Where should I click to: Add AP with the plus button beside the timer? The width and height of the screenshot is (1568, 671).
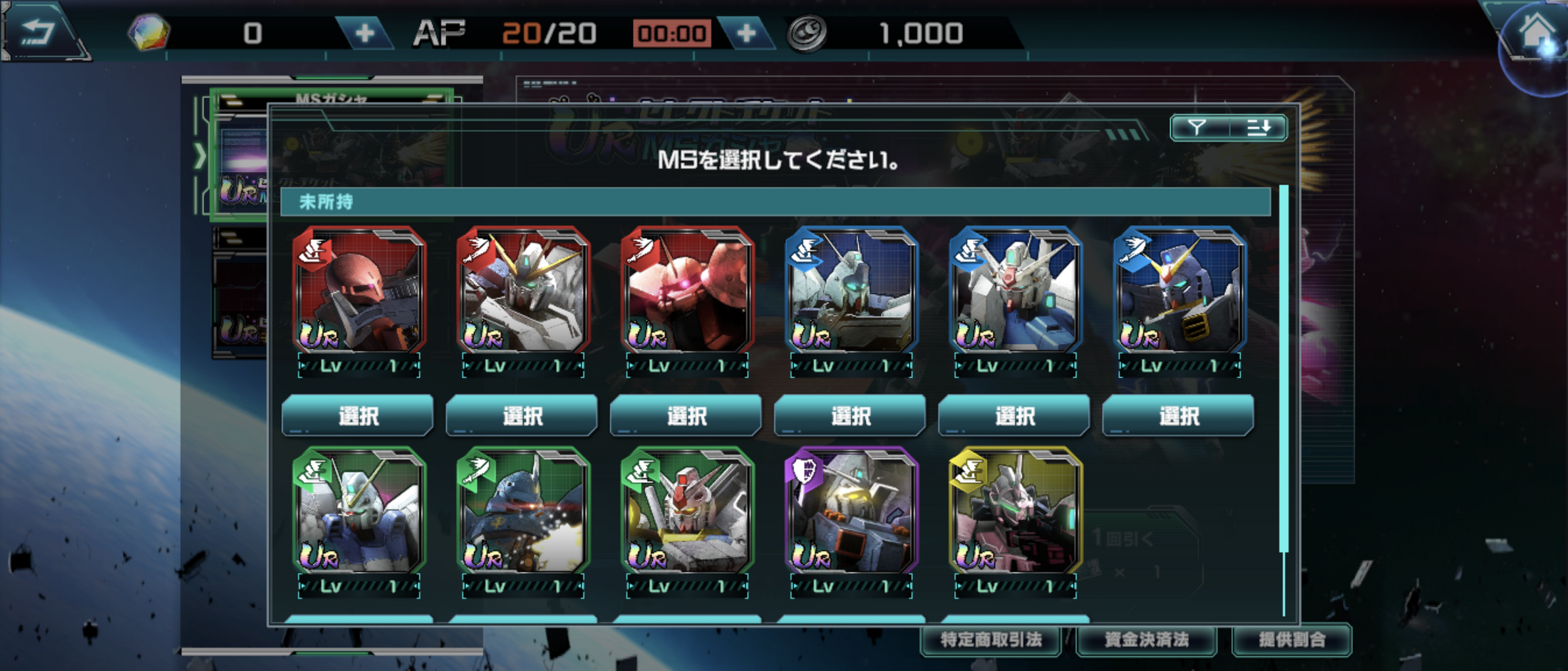coord(746,33)
